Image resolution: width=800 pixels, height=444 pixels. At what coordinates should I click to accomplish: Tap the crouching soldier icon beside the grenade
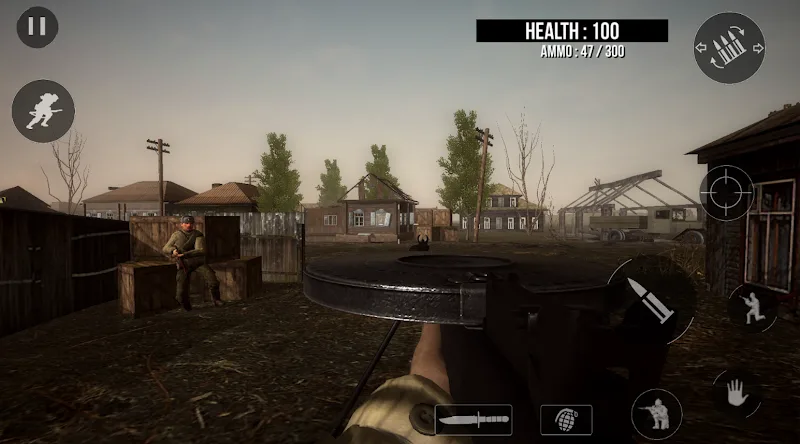[x=657, y=414]
